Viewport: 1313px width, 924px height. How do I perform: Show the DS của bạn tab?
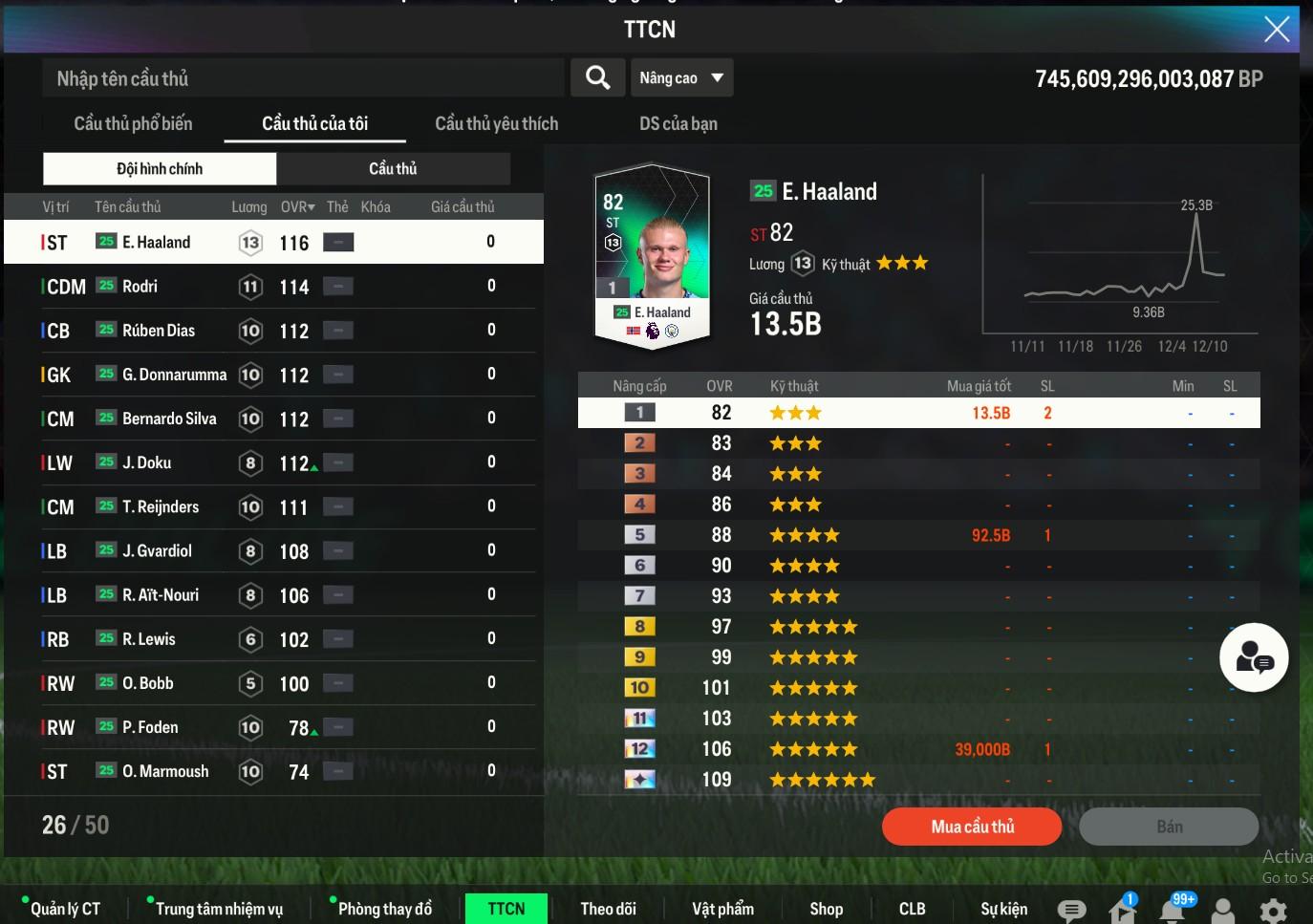pos(678,123)
